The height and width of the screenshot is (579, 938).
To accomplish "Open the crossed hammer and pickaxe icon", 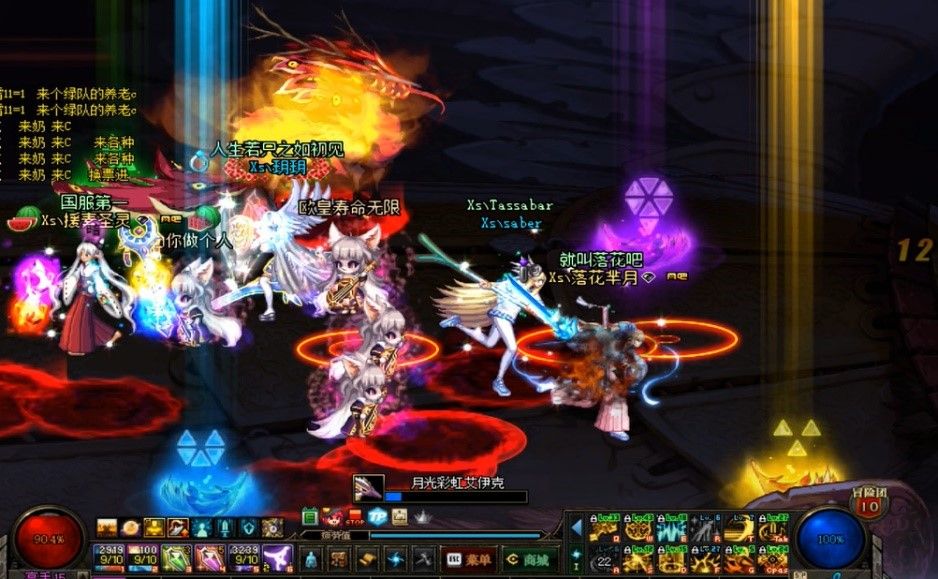I will pos(423,559).
